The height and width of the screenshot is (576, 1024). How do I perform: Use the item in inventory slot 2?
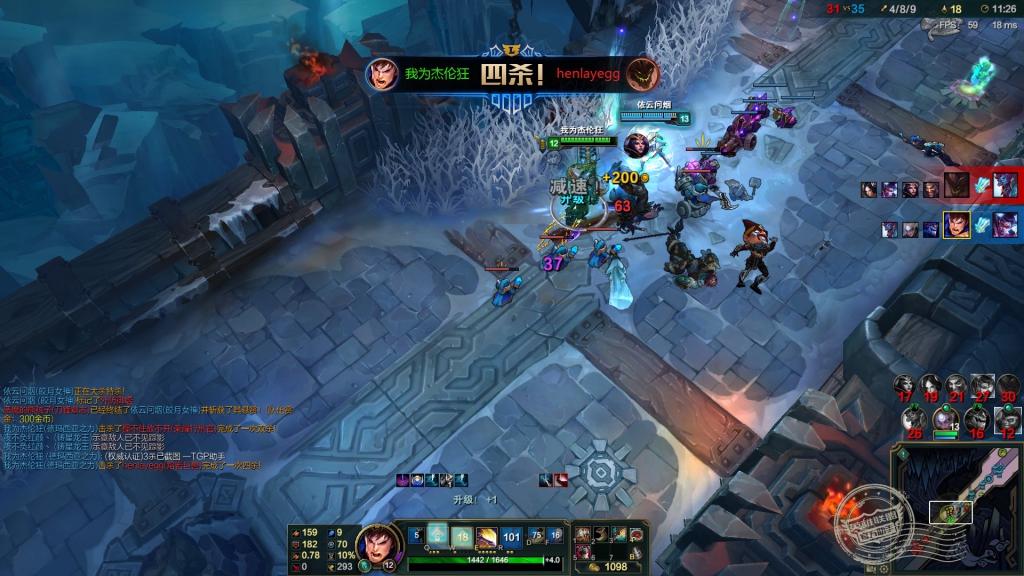(x=601, y=534)
